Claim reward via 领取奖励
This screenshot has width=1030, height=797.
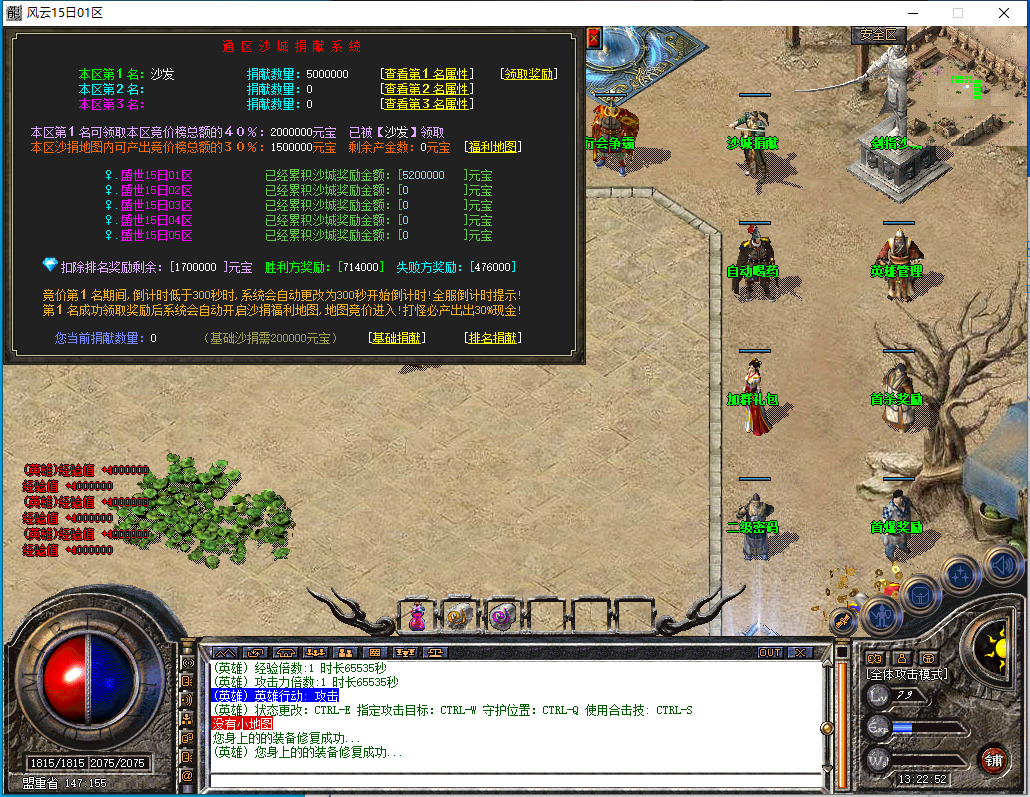pyautogui.click(x=529, y=74)
